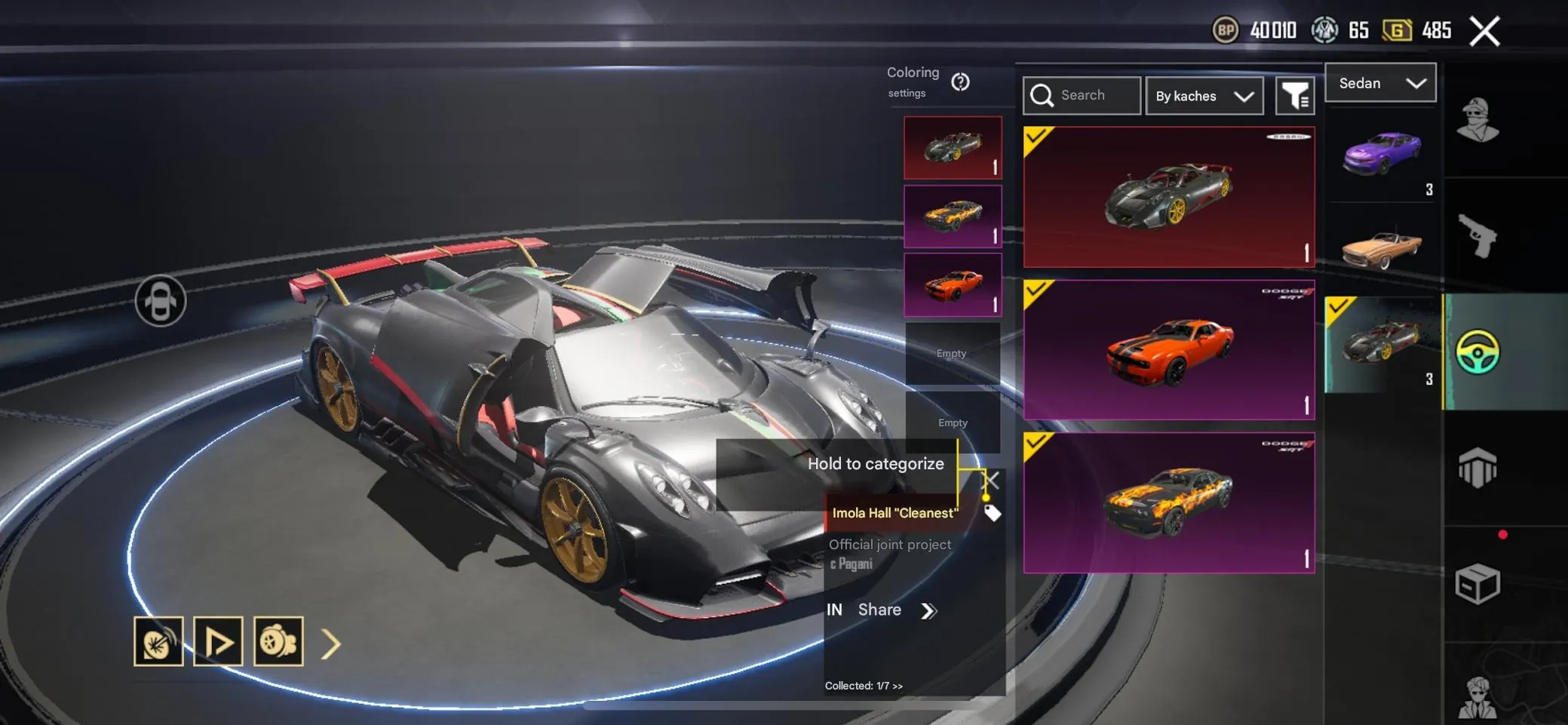Open the vehicle rotation icon on the left

(x=162, y=300)
